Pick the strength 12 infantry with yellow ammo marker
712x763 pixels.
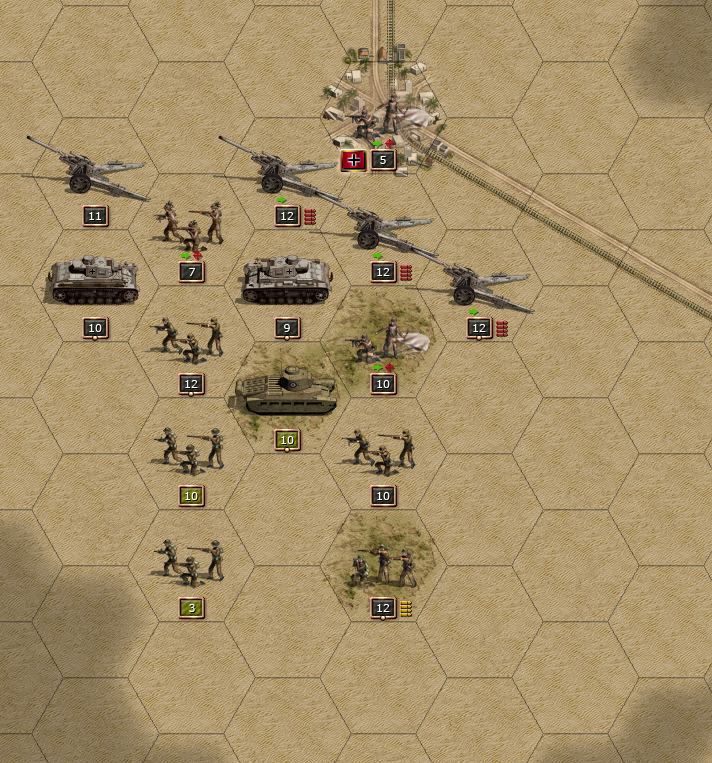[383, 565]
